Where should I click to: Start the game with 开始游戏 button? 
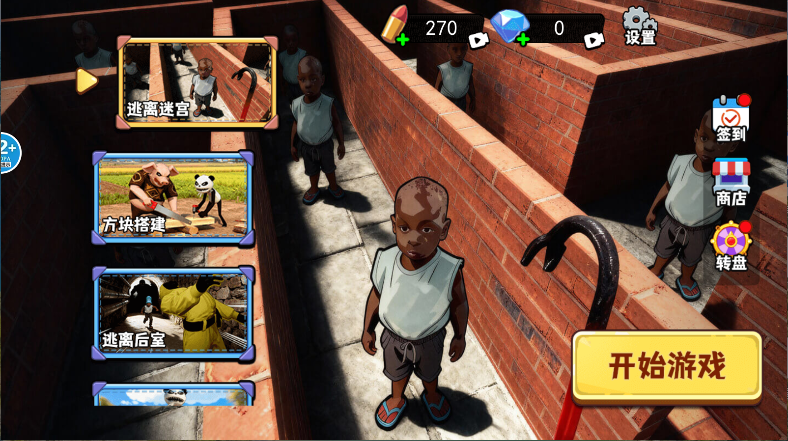tap(667, 366)
